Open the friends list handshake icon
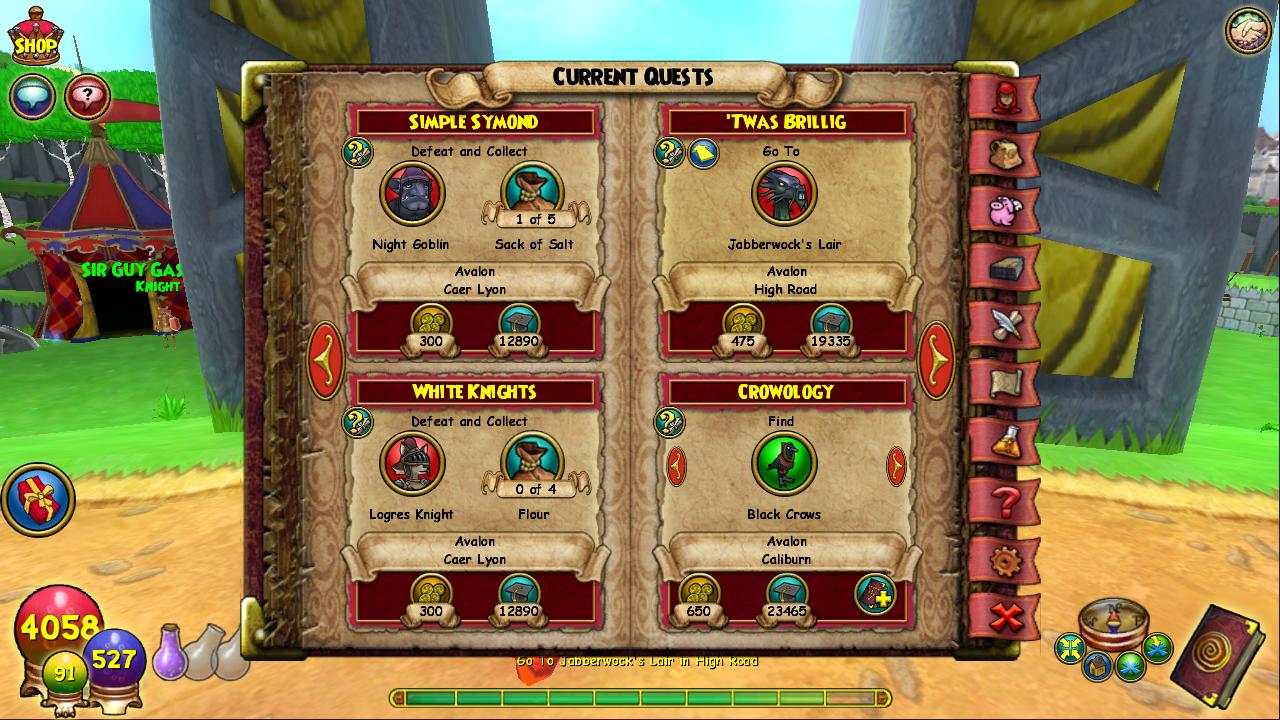The width and height of the screenshot is (1280, 720). click(1248, 30)
